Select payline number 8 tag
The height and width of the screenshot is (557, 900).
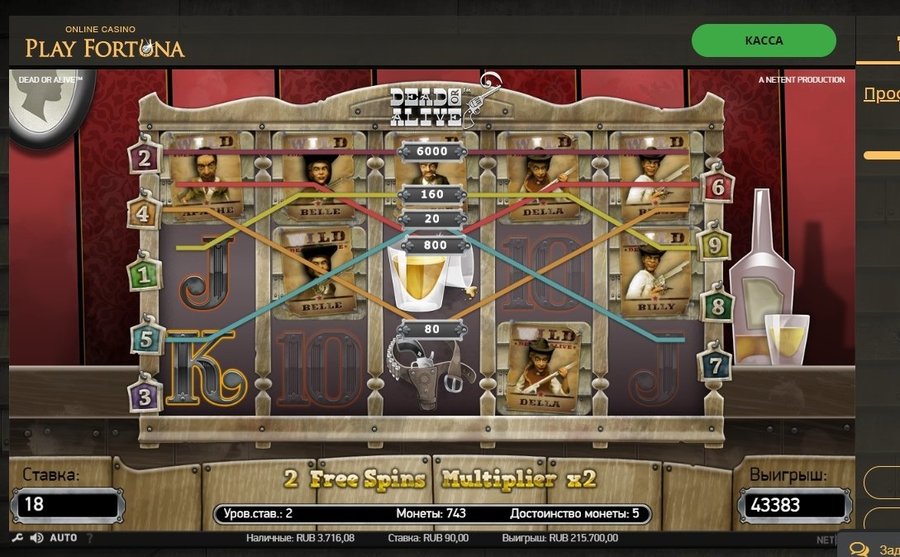[717, 306]
